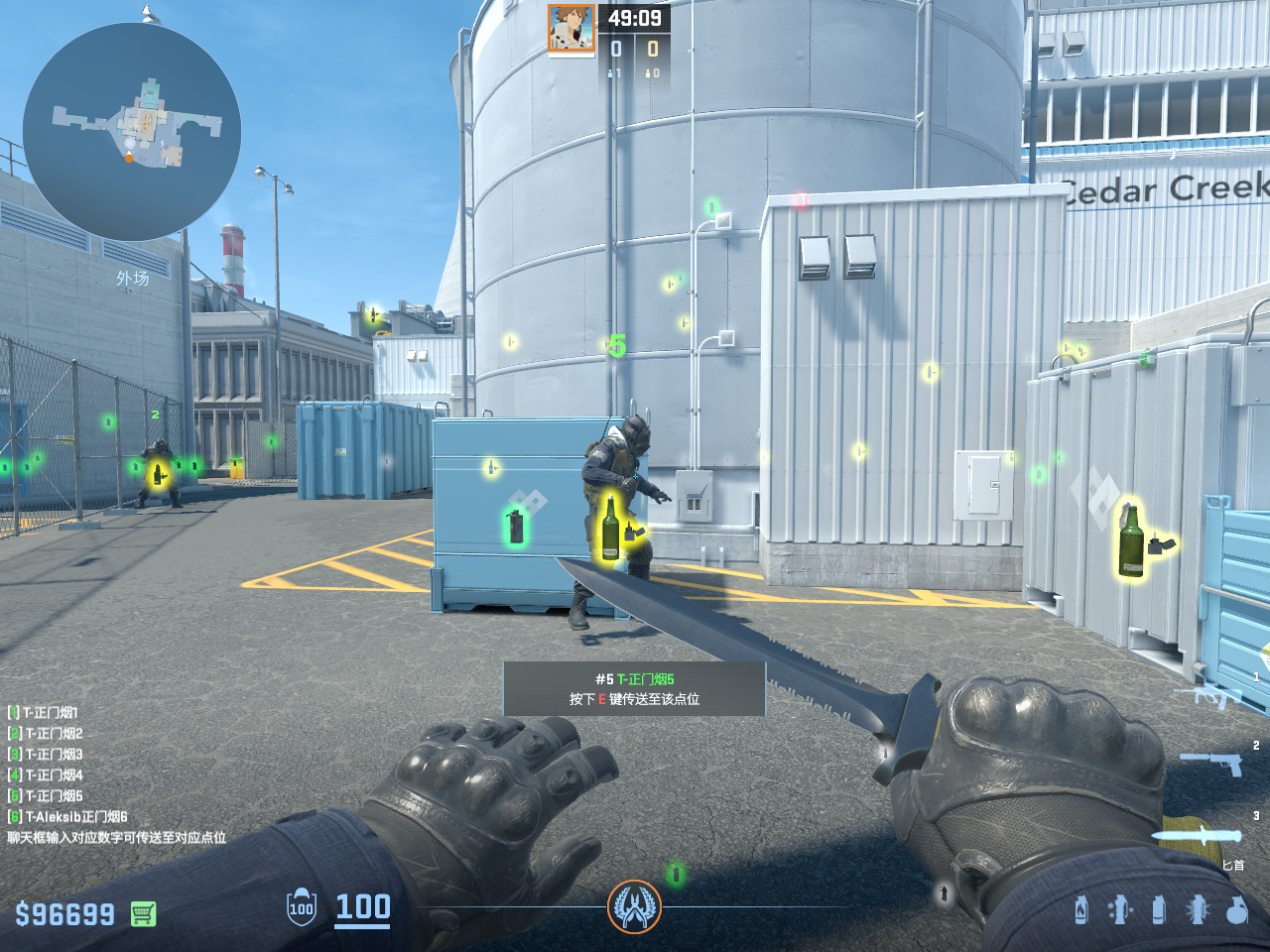Select list entry 5 T-正门烟5
Viewport: 1270px width, 952px height.
pyautogui.click(x=46, y=795)
